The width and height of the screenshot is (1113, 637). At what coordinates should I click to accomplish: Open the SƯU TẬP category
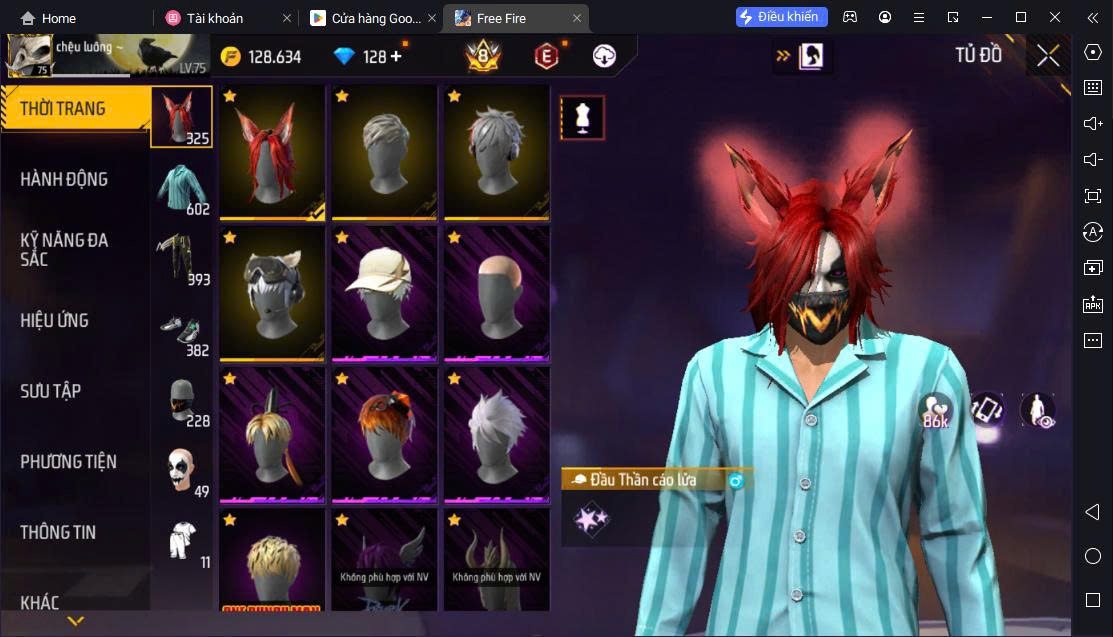[x=51, y=391]
